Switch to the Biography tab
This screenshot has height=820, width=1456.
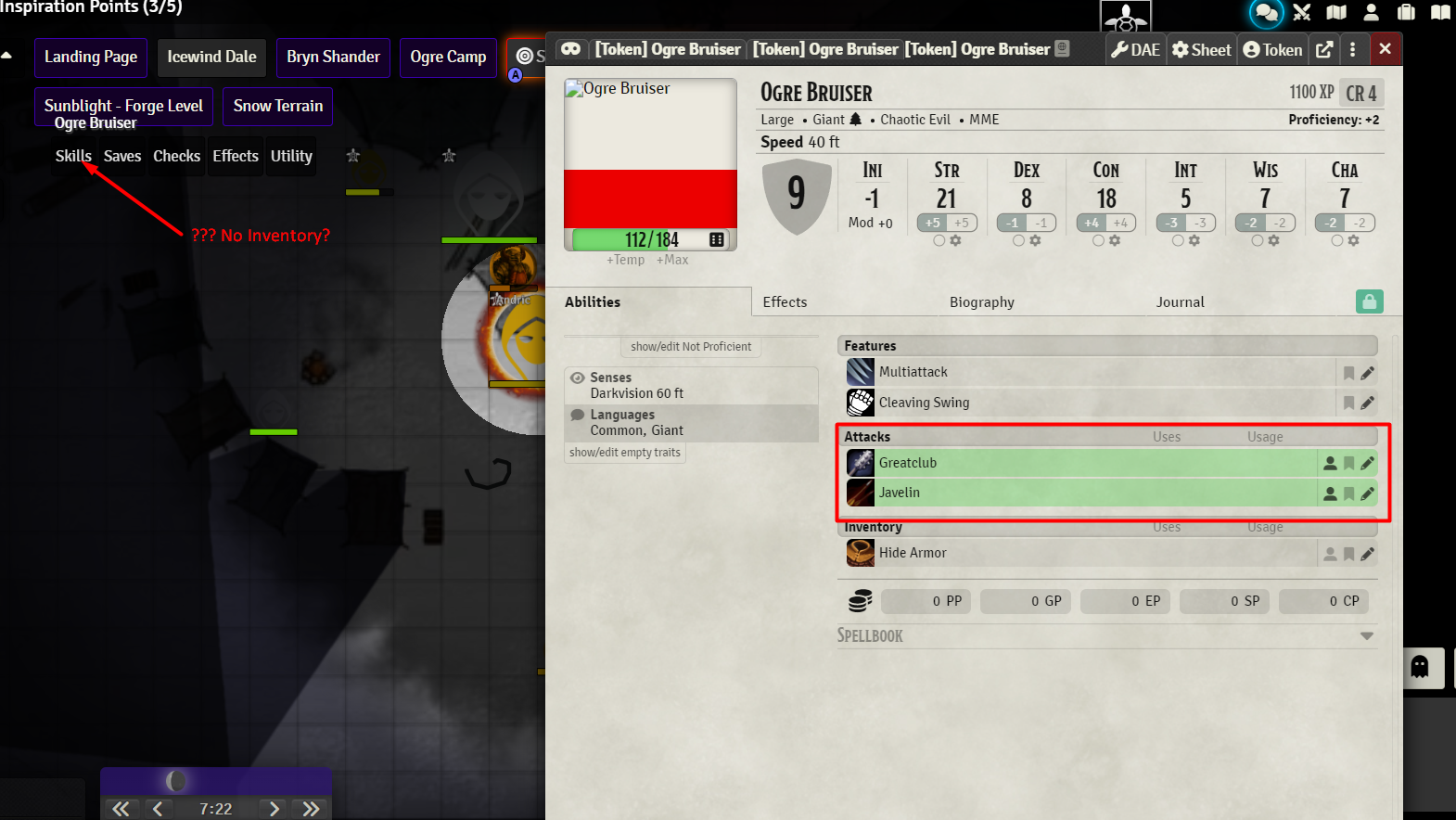tap(981, 301)
